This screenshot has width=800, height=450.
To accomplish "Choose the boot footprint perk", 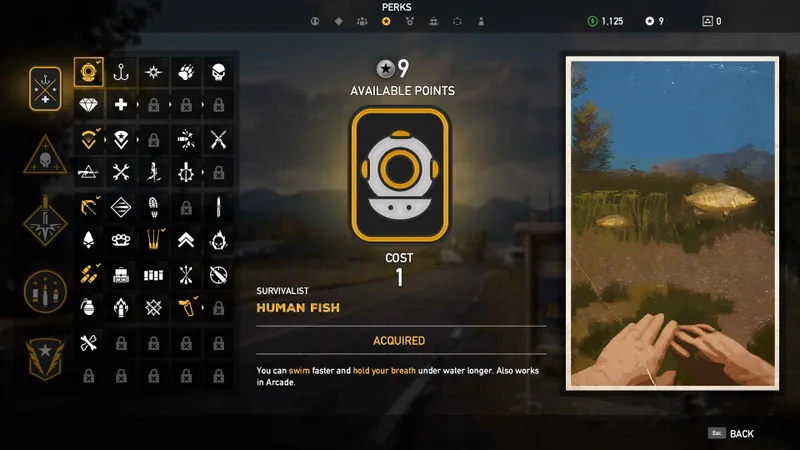I will [153, 207].
